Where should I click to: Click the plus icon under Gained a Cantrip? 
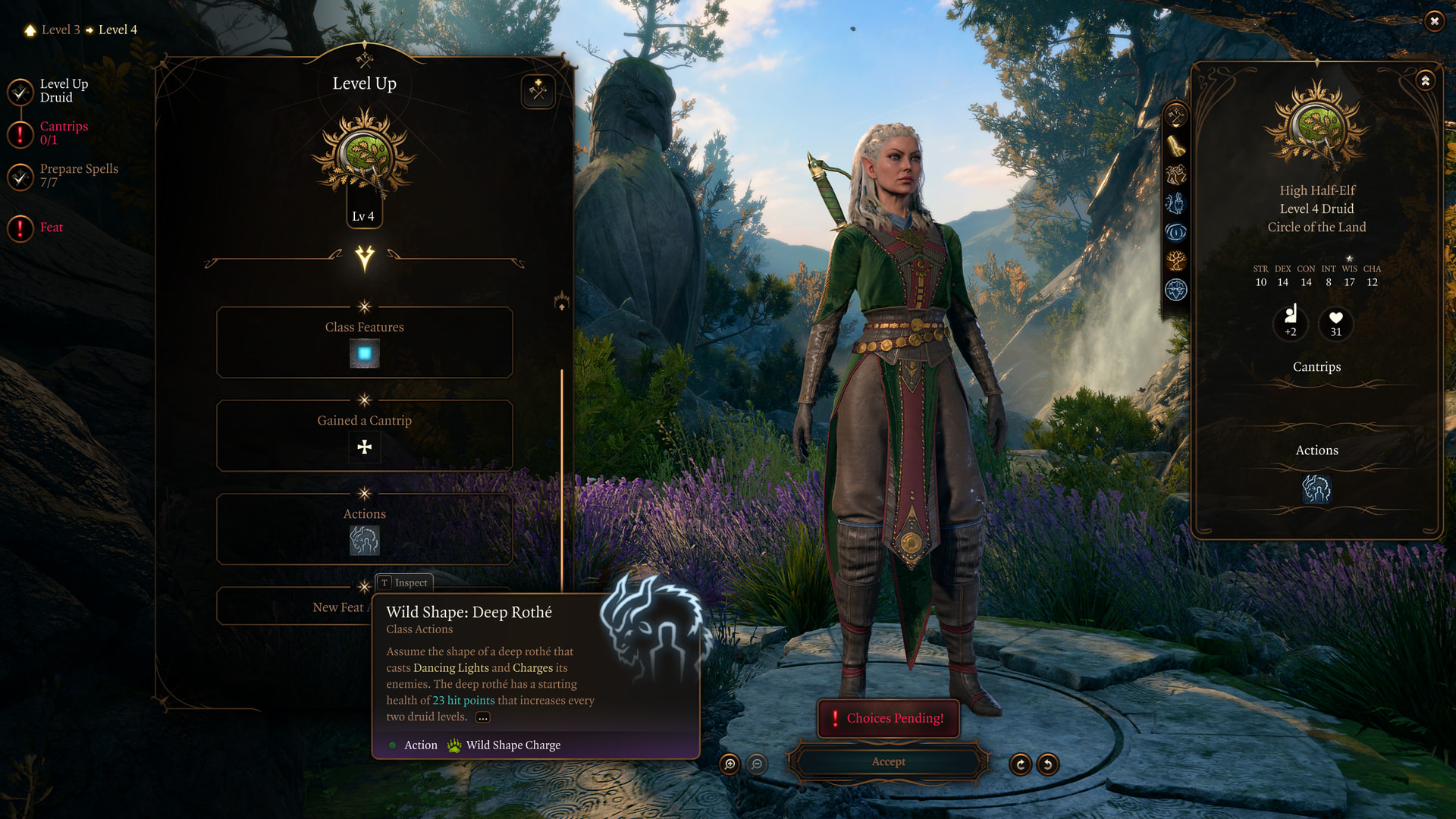click(x=365, y=447)
